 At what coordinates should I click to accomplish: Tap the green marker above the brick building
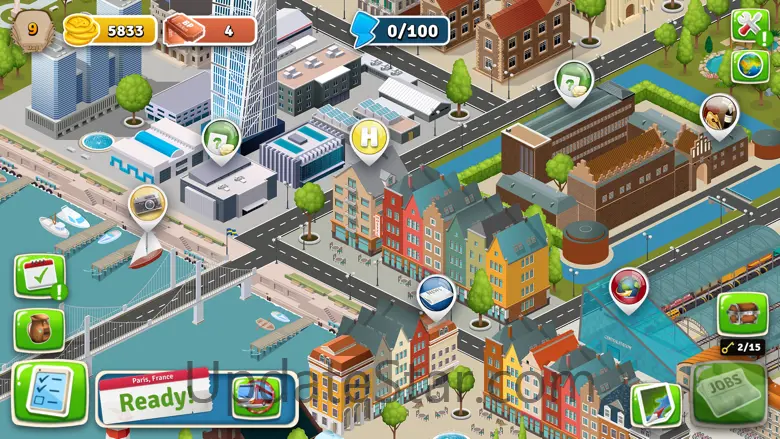573,79
